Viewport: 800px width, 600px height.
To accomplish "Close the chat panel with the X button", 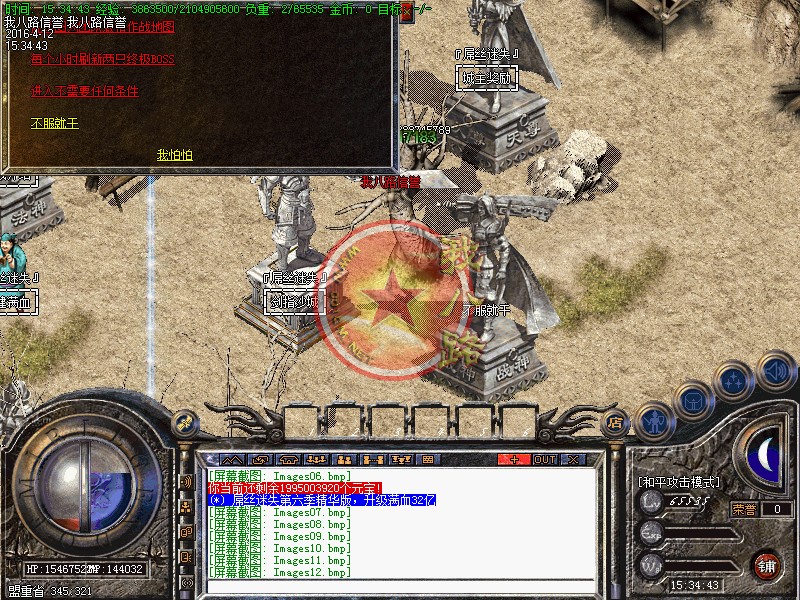I will click(573, 460).
